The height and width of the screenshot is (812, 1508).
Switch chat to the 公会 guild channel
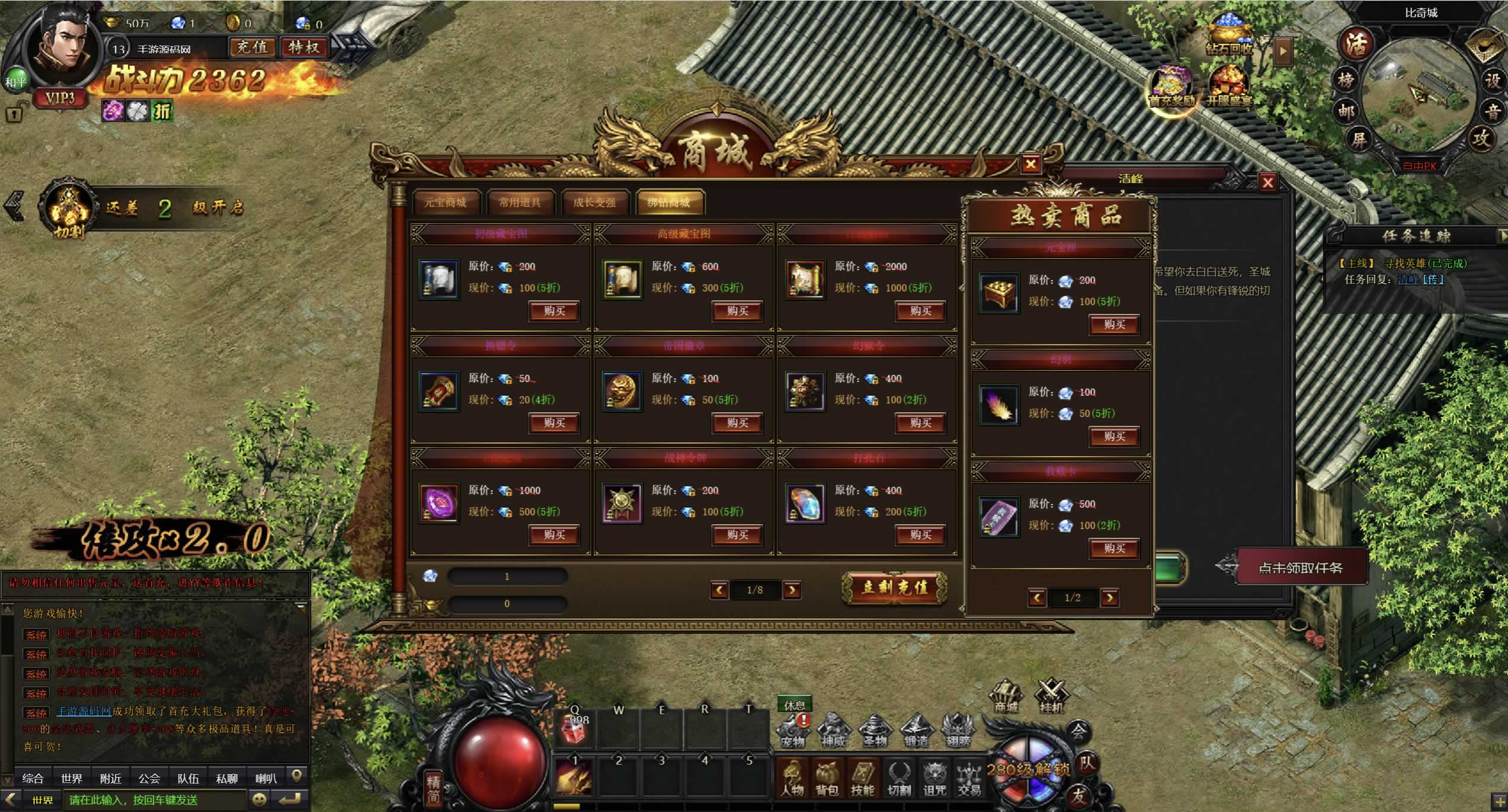click(149, 778)
